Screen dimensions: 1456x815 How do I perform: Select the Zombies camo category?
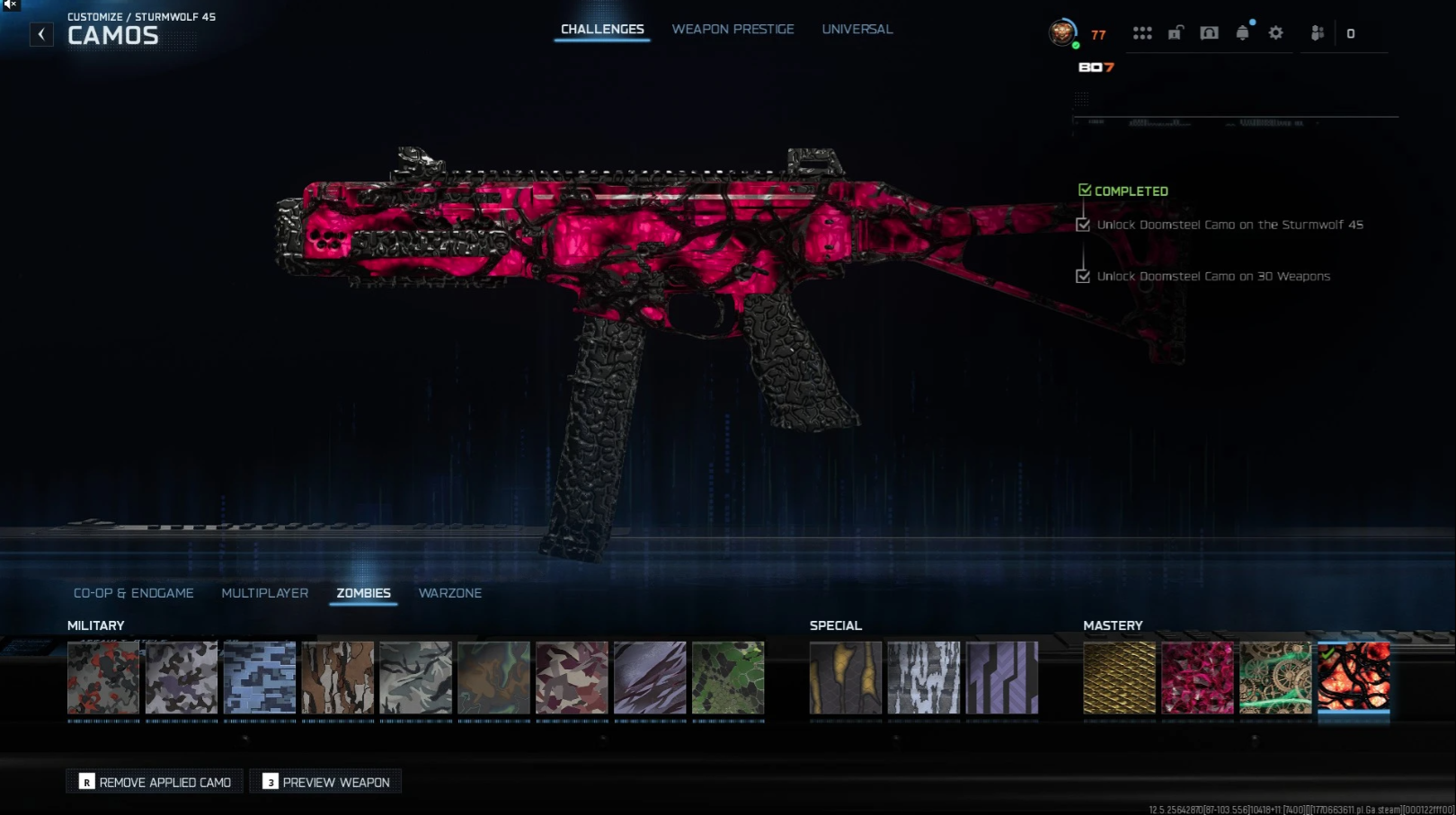tap(363, 593)
